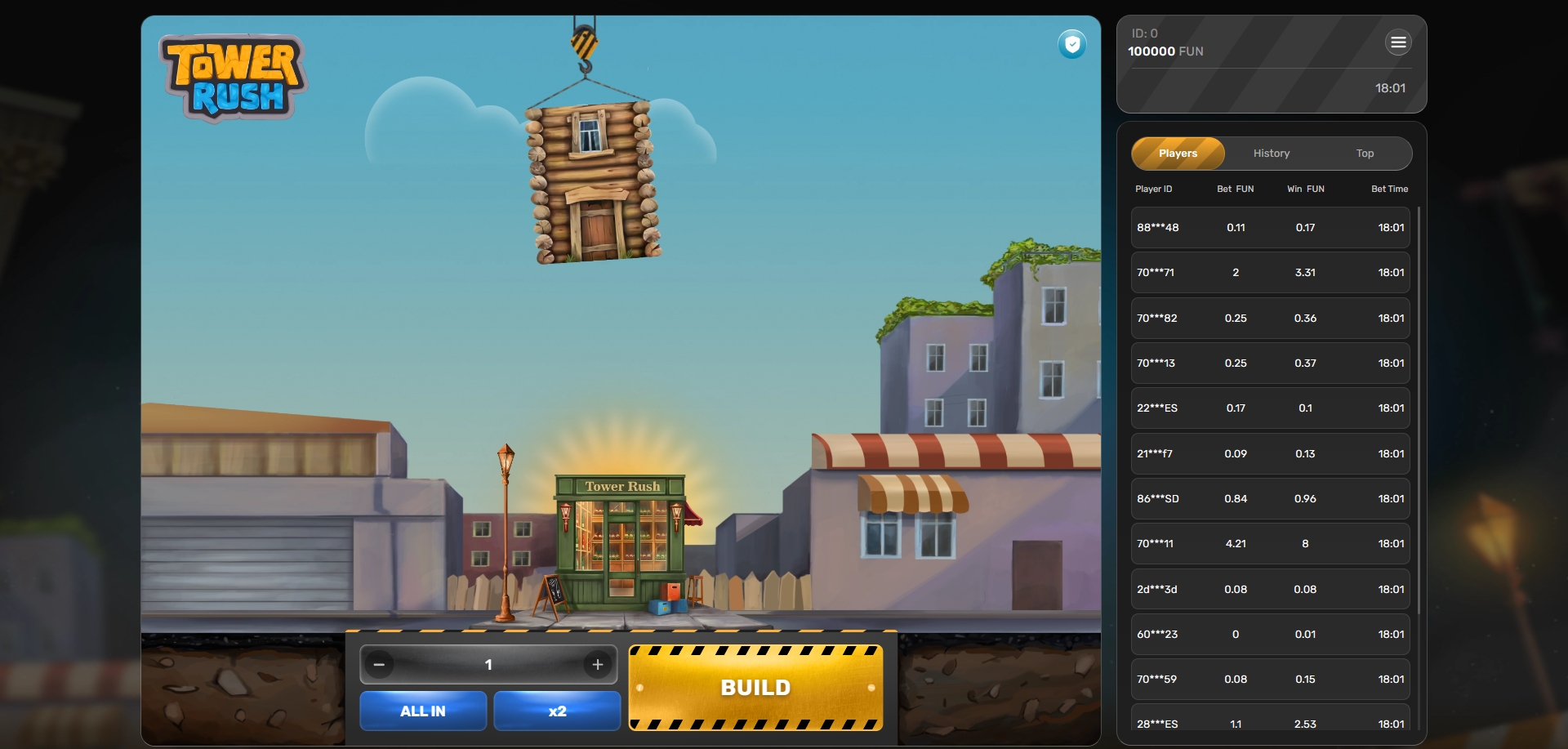
Task: Decrease the bet with the minus button
Action: pos(379,665)
